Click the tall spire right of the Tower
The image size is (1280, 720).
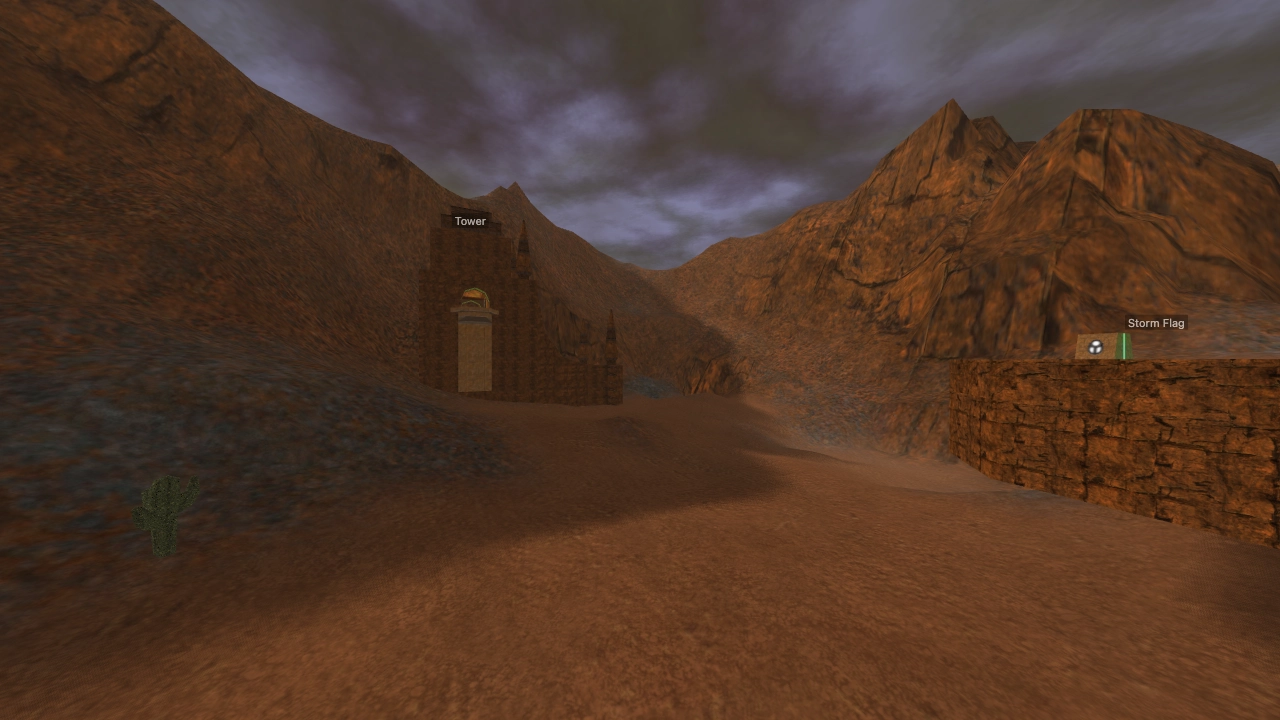pos(524,247)
